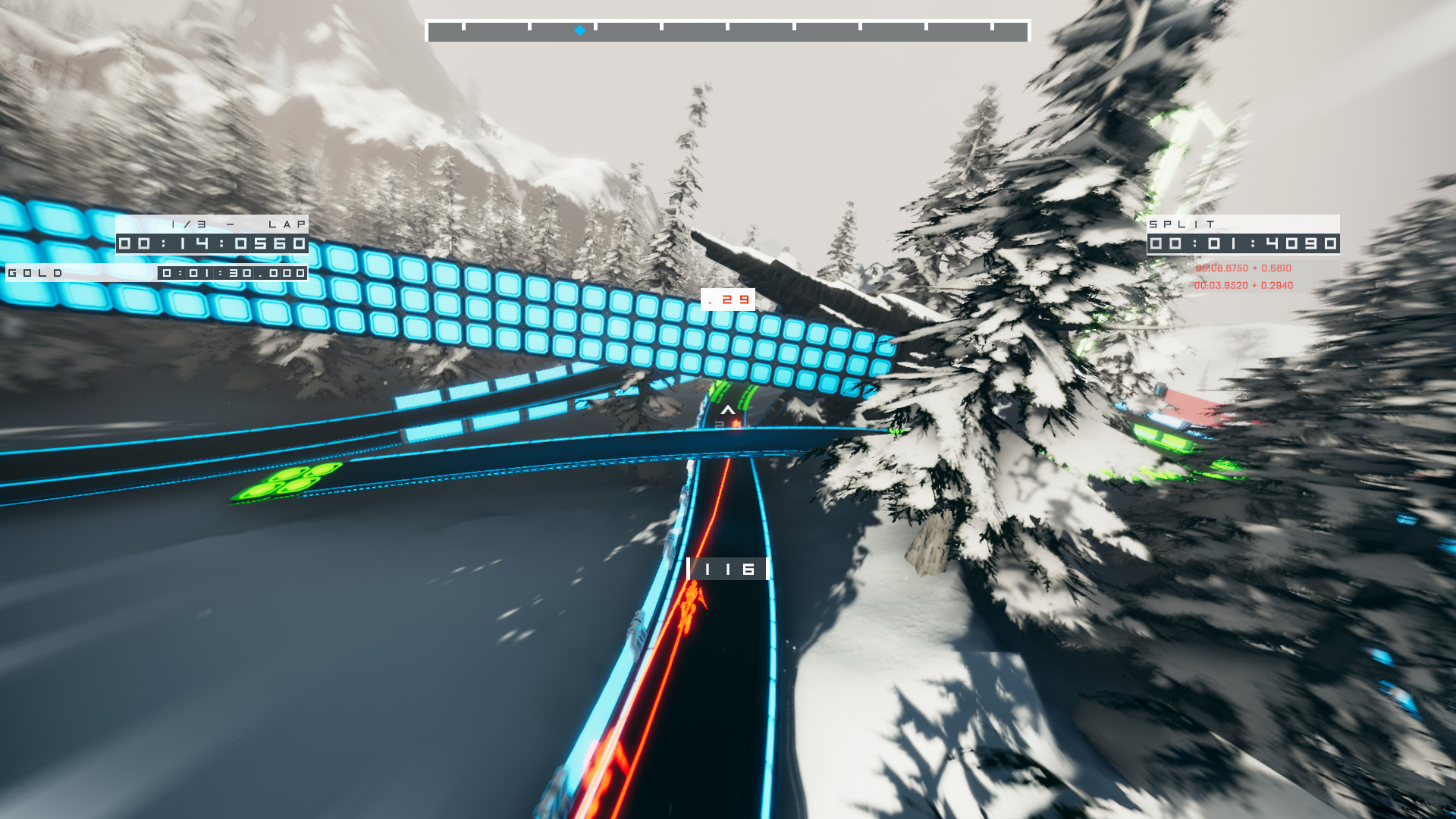
Task: Select the red .29 countdown indicator
Action: (726, 300)
